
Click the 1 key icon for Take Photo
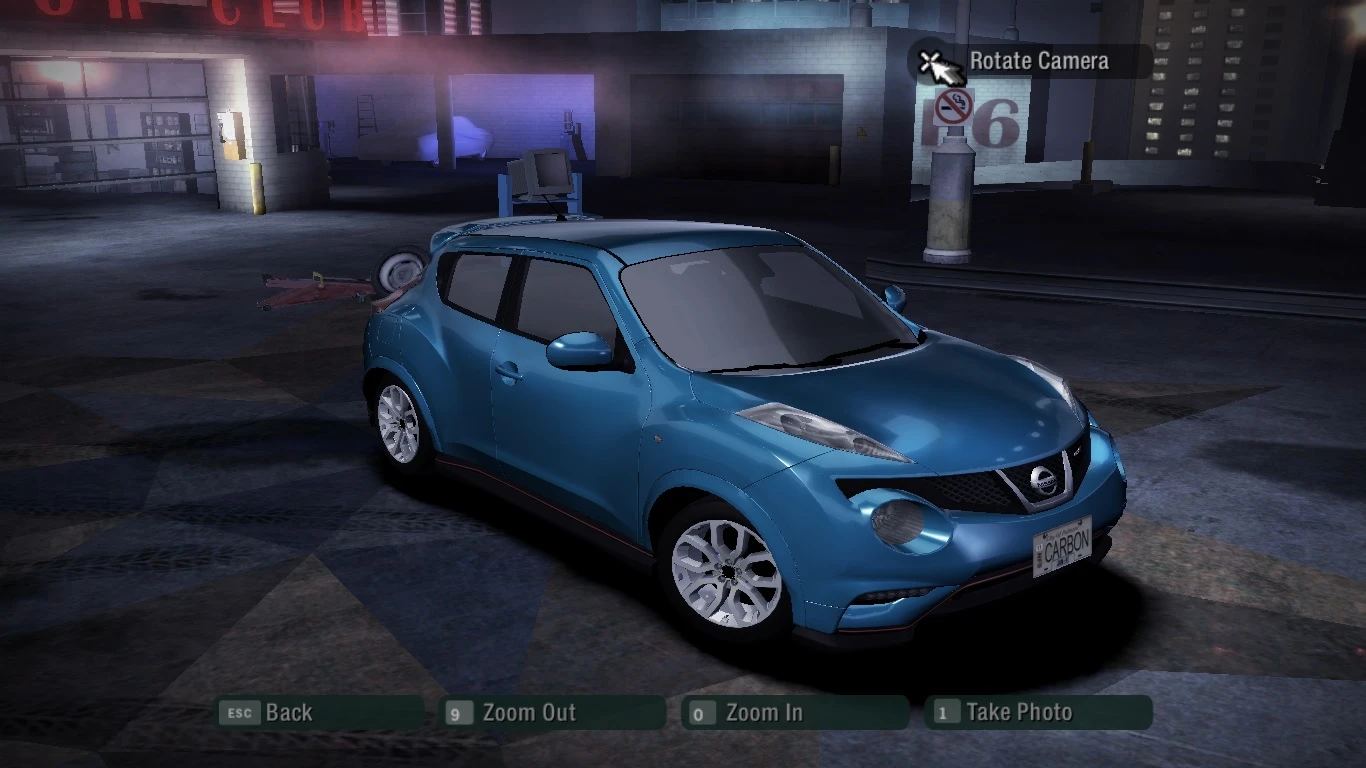[945, 713]
